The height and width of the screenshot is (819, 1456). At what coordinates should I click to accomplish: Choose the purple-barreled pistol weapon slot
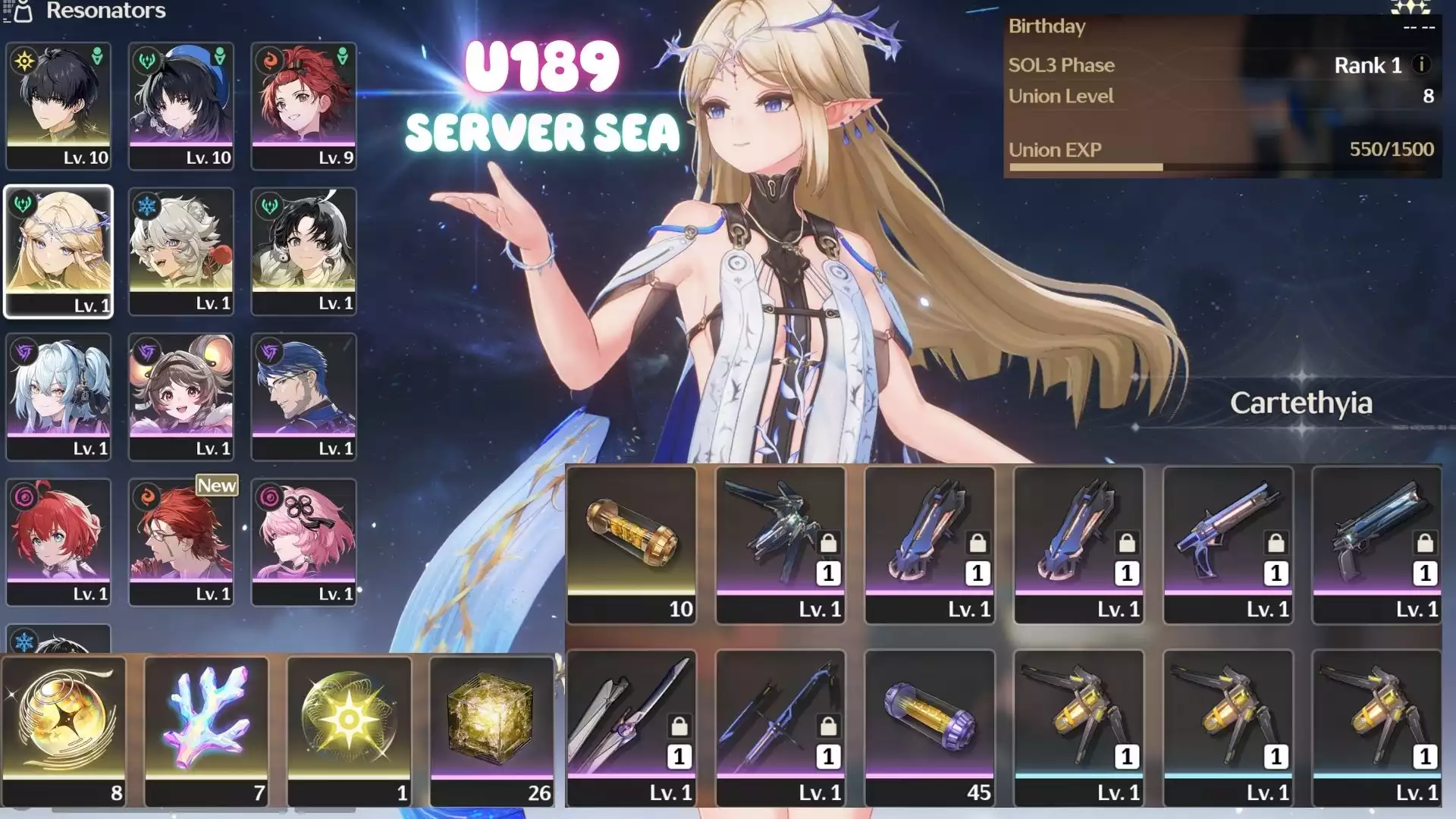[1228, 544]
